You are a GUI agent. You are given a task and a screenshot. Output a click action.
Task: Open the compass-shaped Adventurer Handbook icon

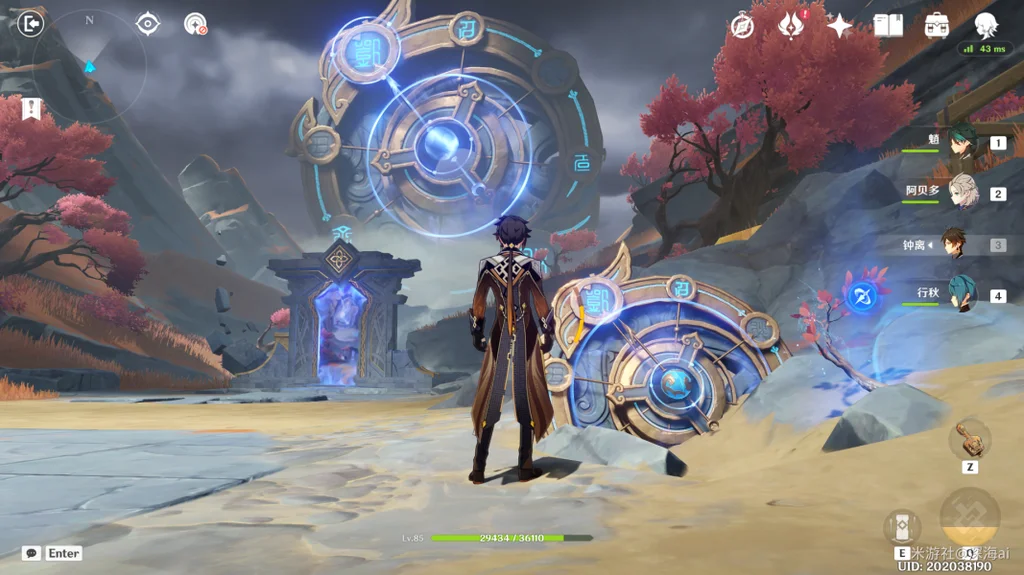point(742,26)
